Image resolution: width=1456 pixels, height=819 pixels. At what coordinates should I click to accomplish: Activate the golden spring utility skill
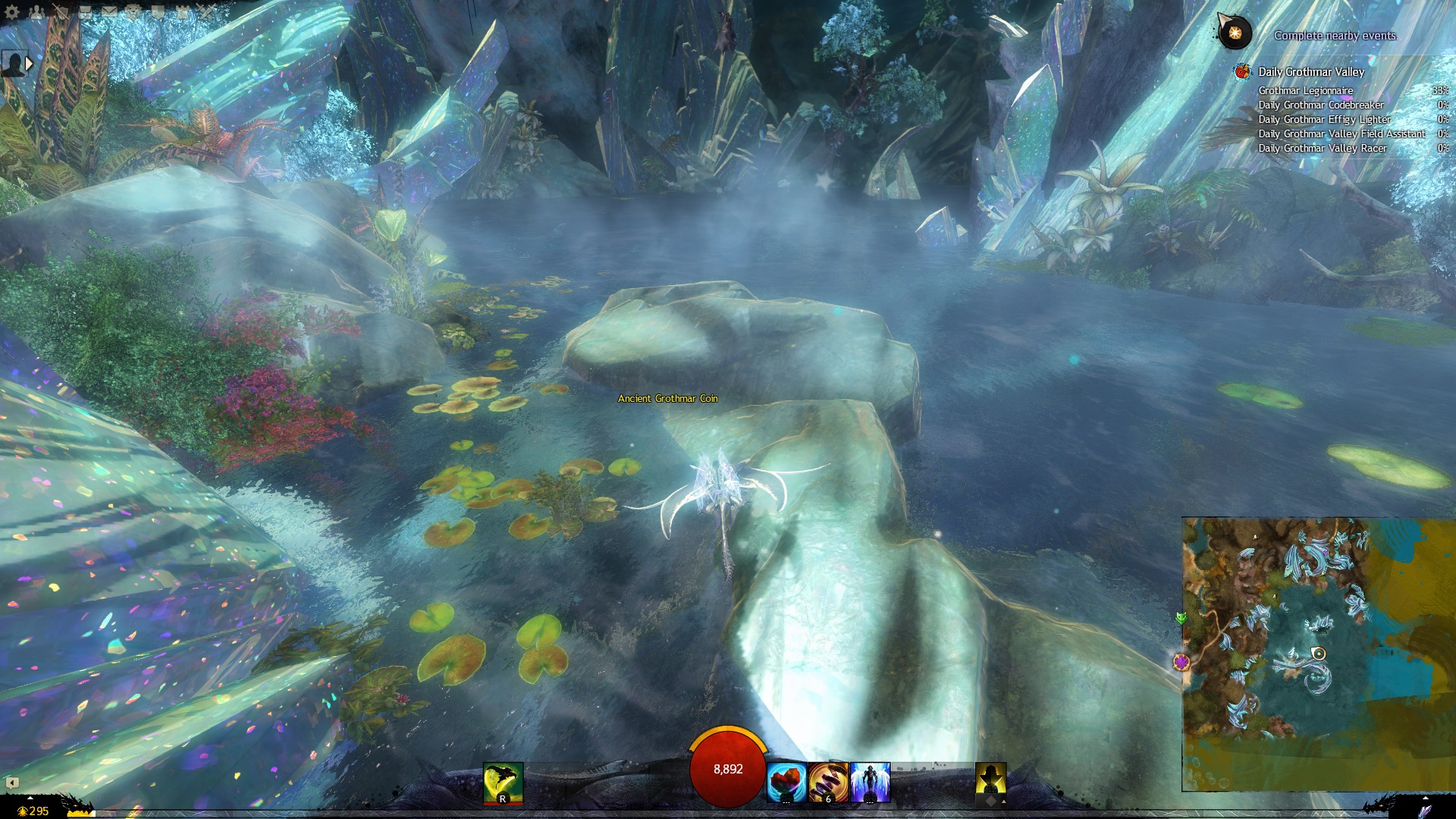[828, 782]
